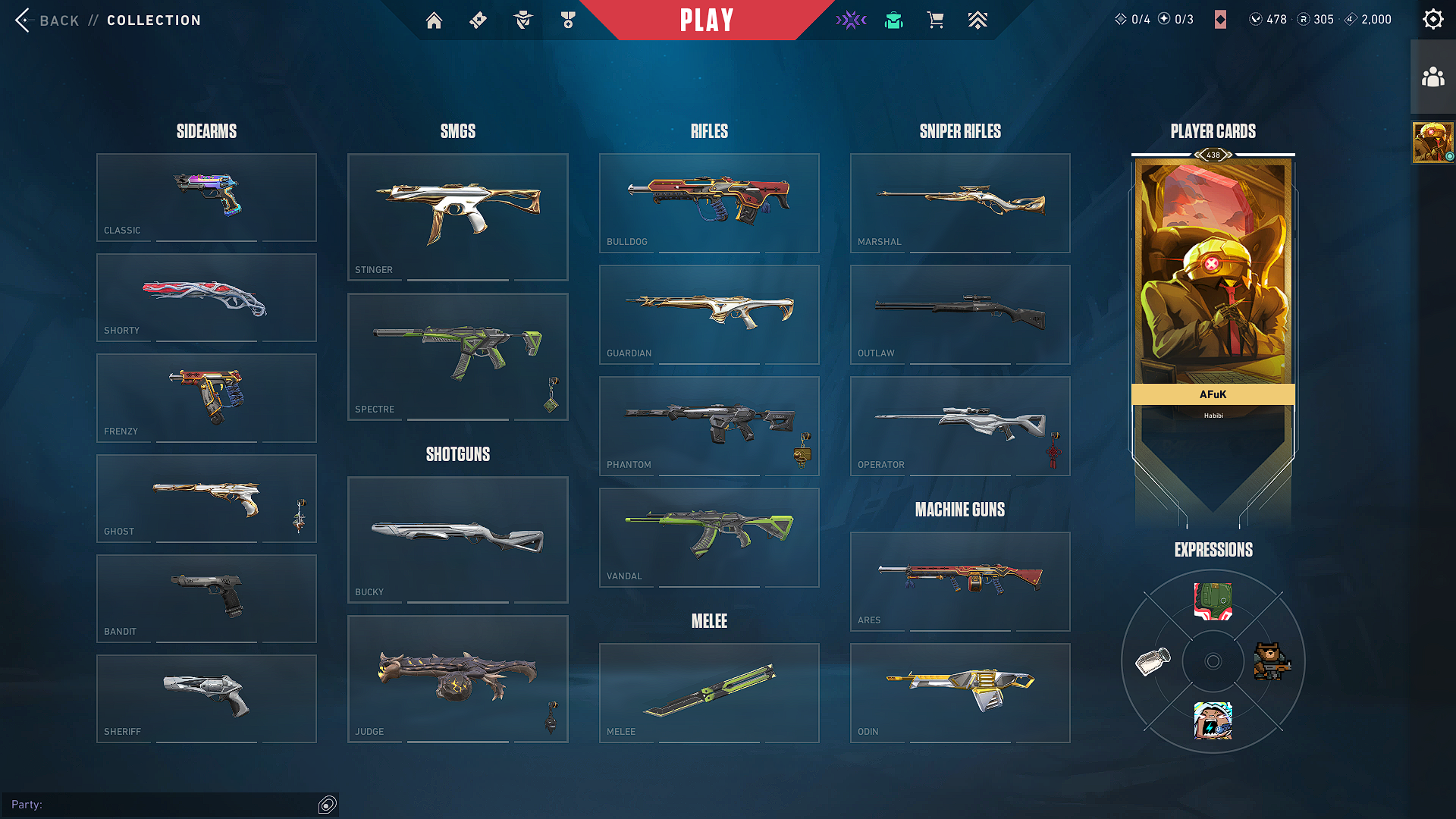Screen dimensions: 1456x819
Task: Choose the Sheriff weapon slot
Action: point(206,698)
